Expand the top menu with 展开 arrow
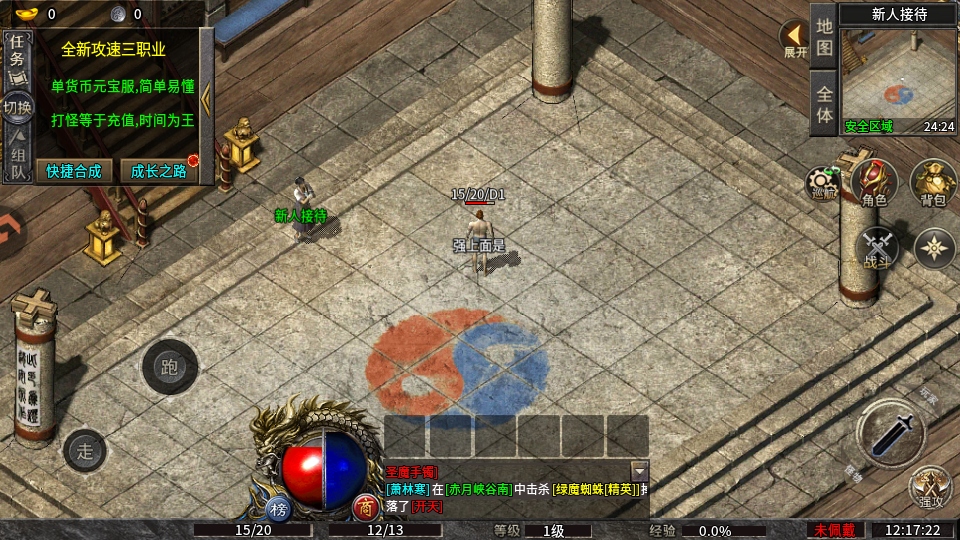The height and width of the screenshot is (540, 960). click(794, 39)
